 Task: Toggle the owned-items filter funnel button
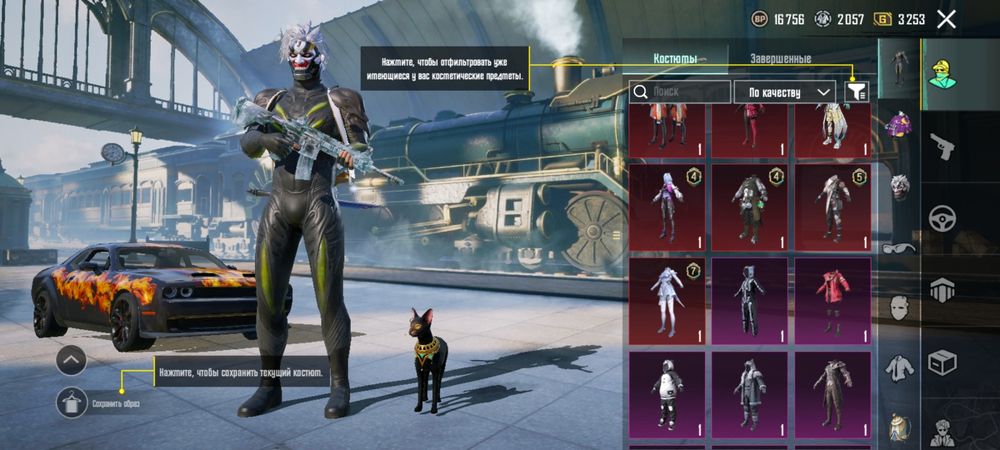coord(856,92)
